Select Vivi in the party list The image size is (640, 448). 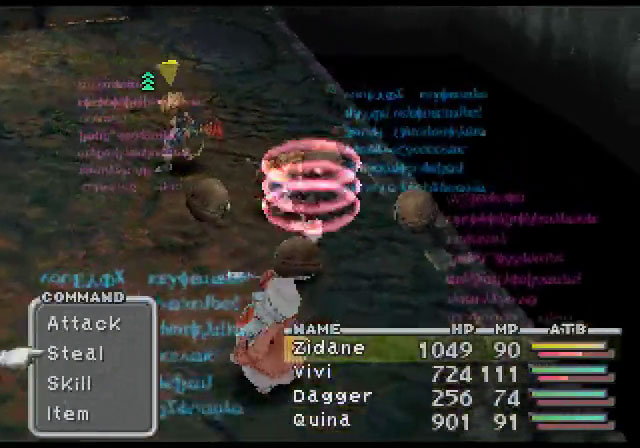pyautogui.click(x=313, y=372)
